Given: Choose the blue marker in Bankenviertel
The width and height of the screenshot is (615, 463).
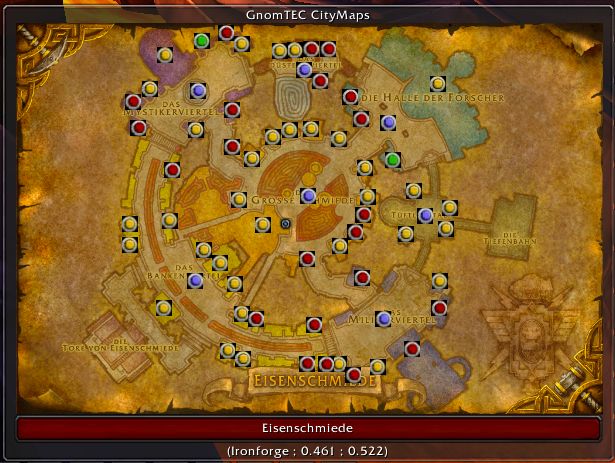Looking at the screenshot, I should [x=196, y=281].
